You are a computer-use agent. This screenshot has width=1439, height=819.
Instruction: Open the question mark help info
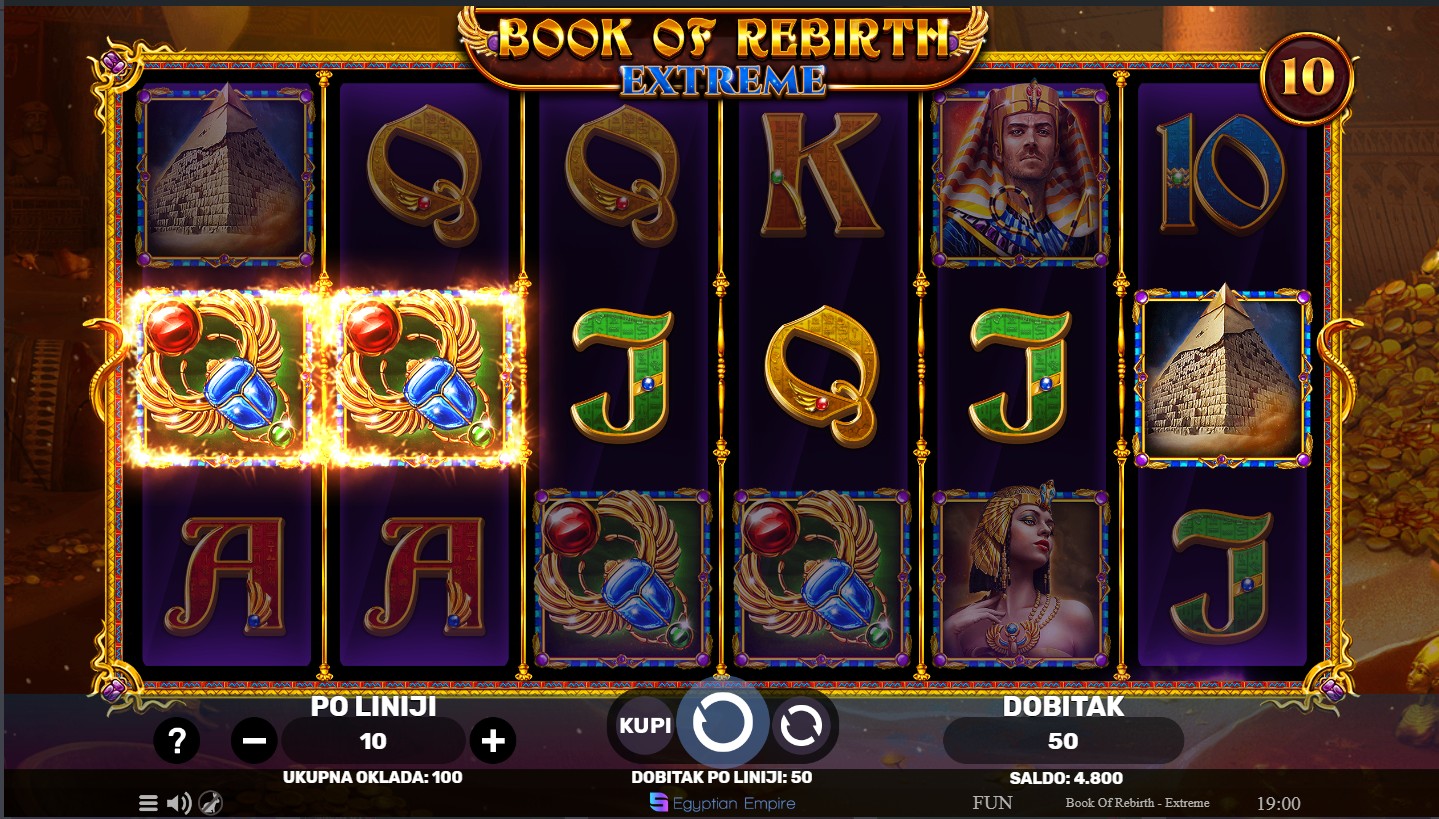tap(177, 741)
